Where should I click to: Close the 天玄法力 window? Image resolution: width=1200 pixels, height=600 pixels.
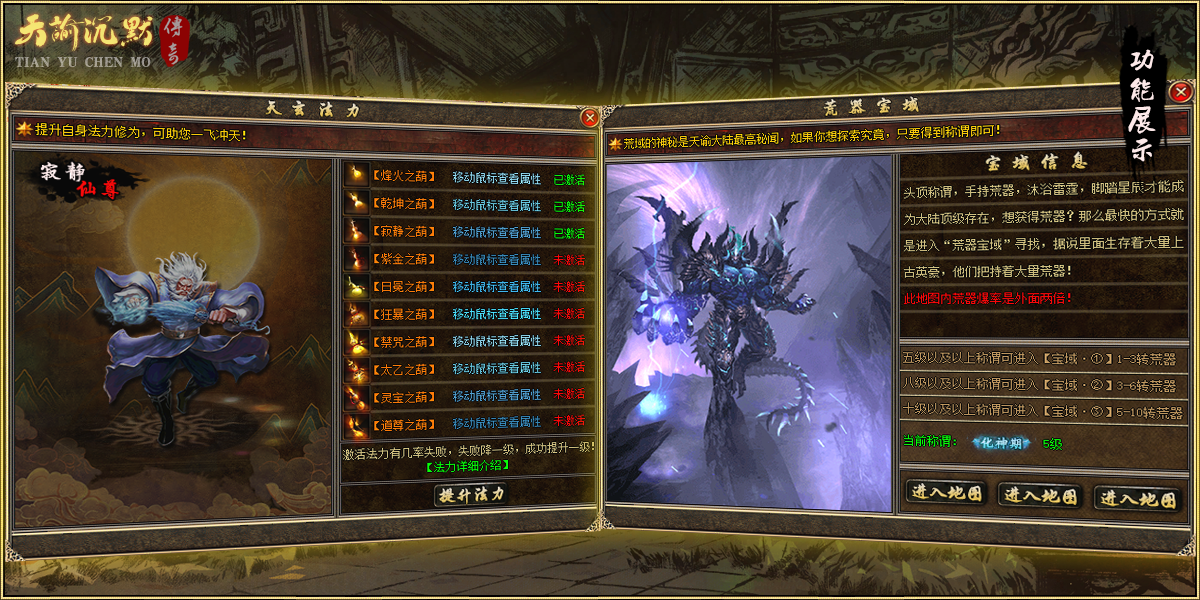589,117
